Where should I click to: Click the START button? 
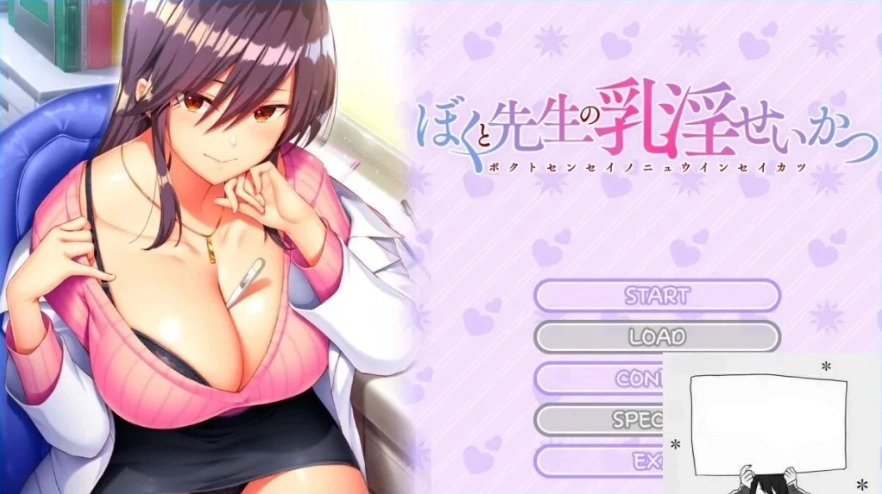(x=657, y=296)
